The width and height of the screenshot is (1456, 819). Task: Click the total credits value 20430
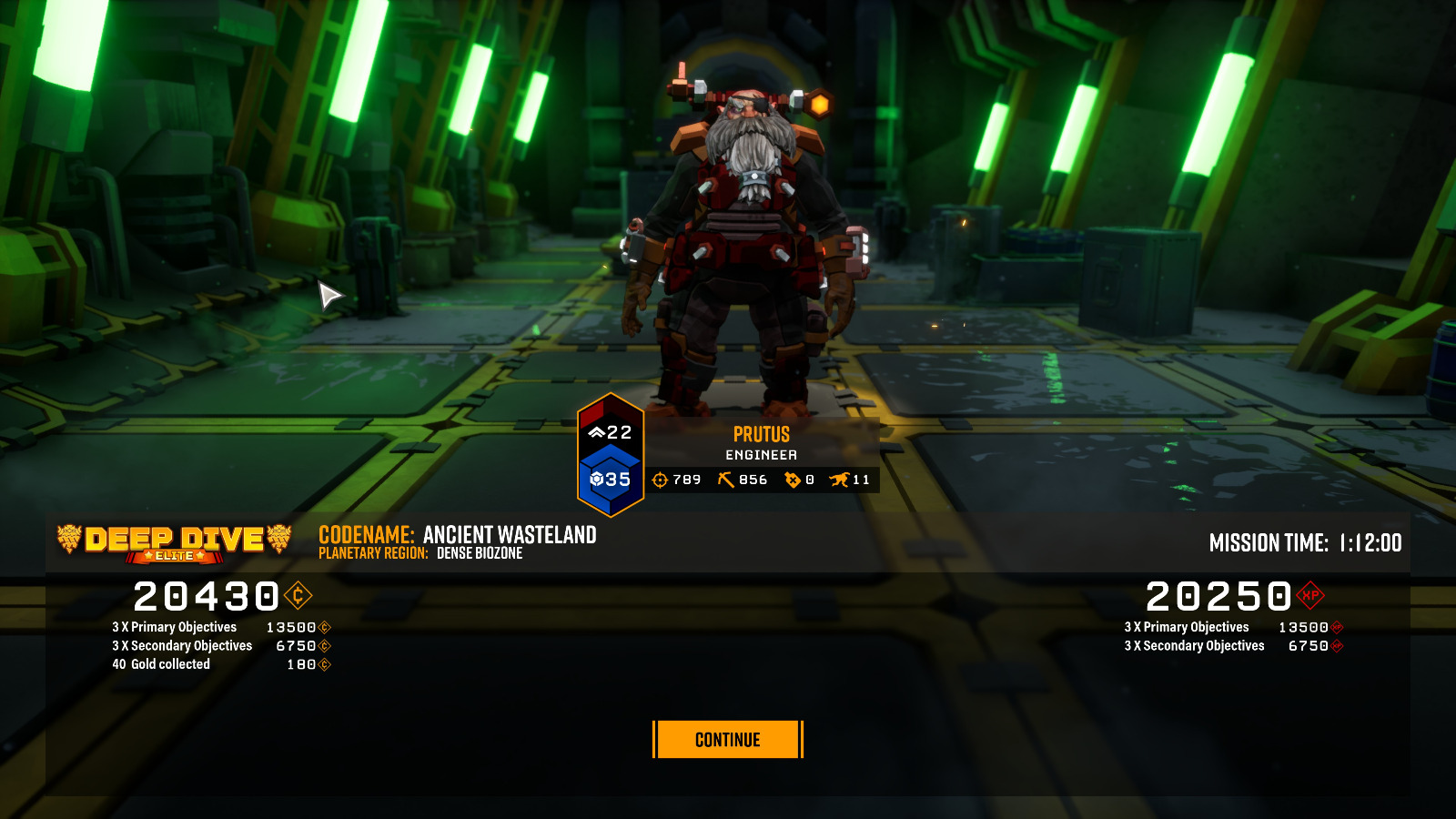click(207, 598)
